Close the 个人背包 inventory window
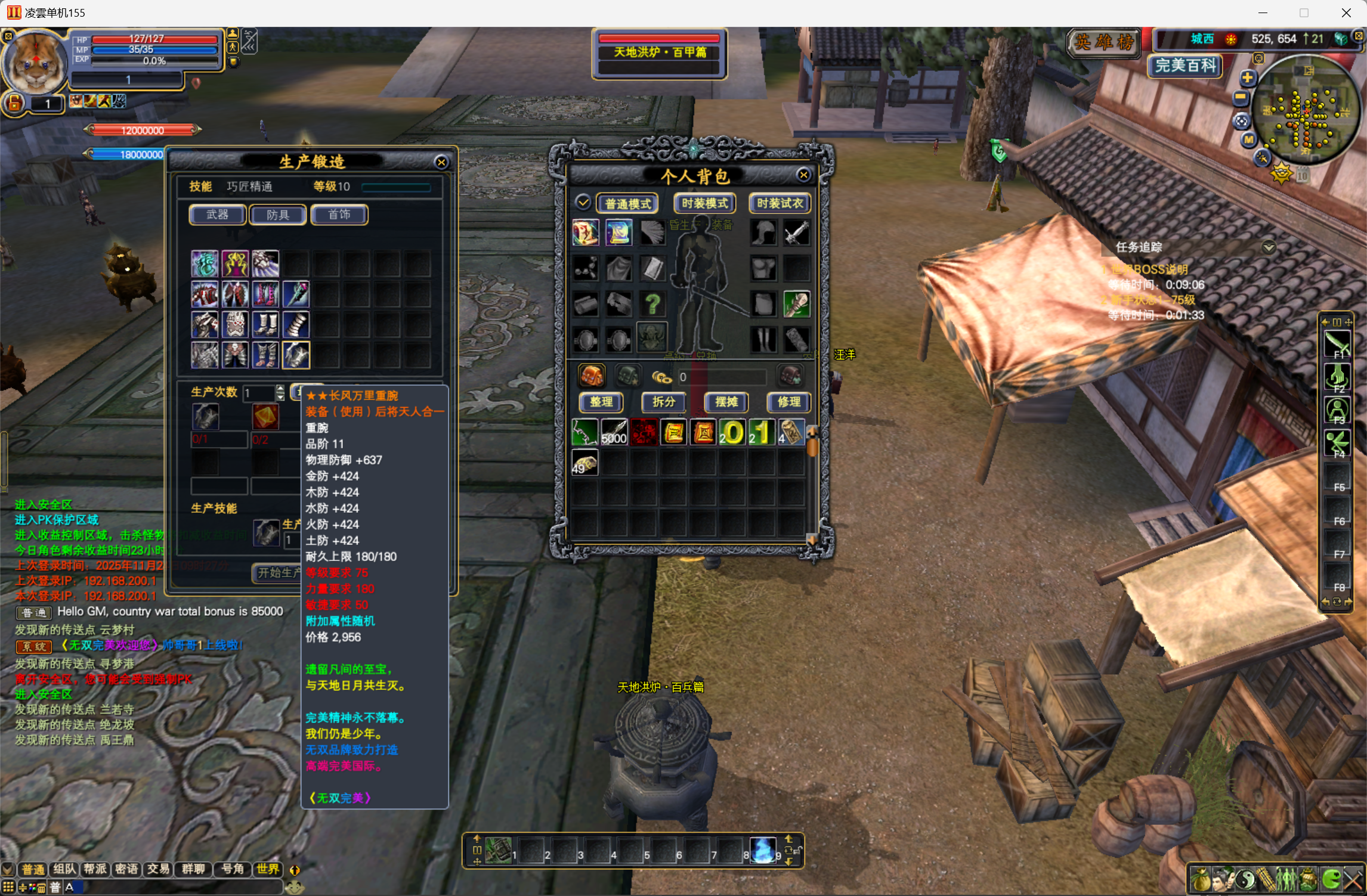The height and width of the screenshot is (896, 1367). click(803, 175)
